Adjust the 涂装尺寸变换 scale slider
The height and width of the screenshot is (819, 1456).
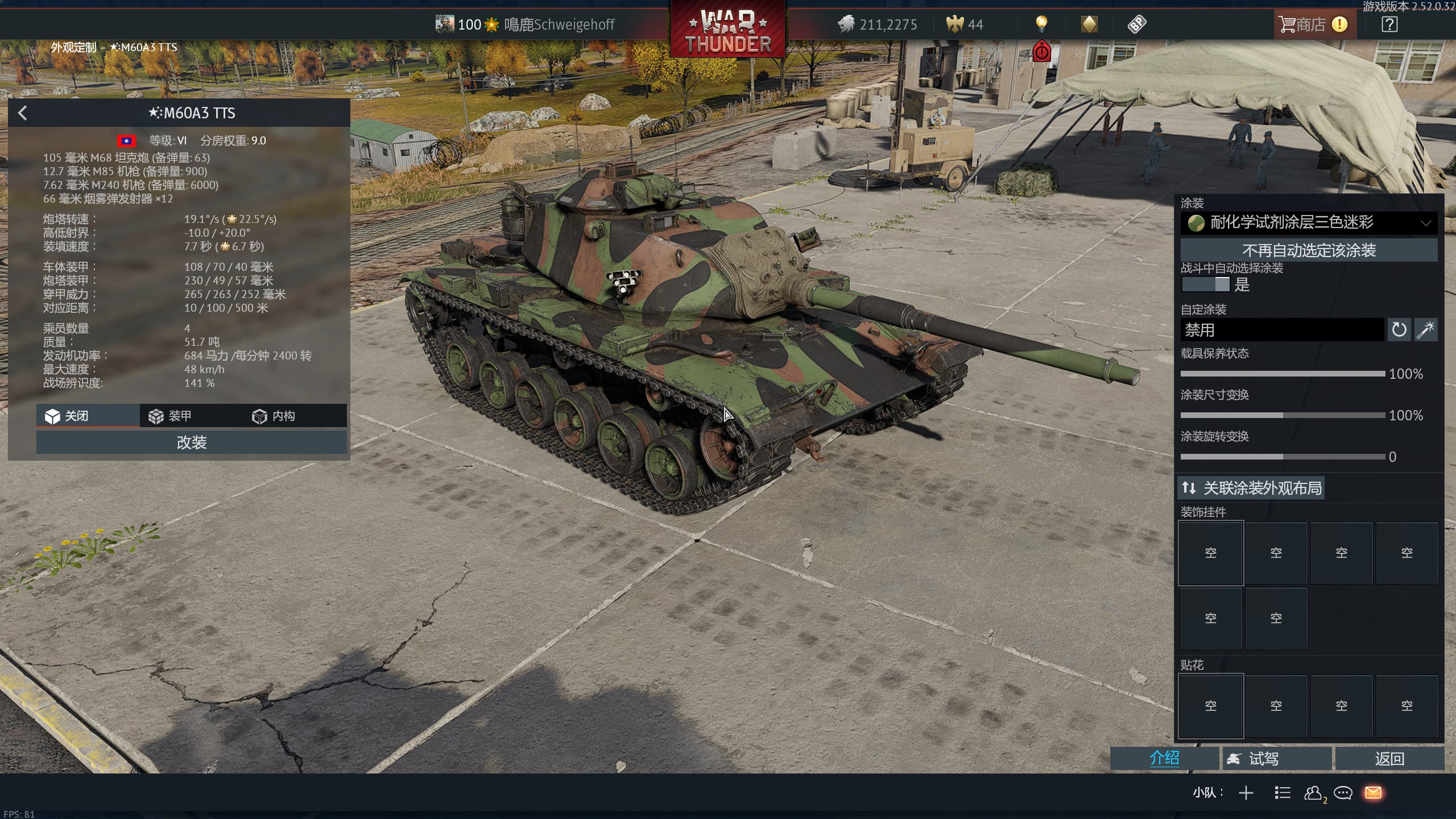[x=1283, y=415]
